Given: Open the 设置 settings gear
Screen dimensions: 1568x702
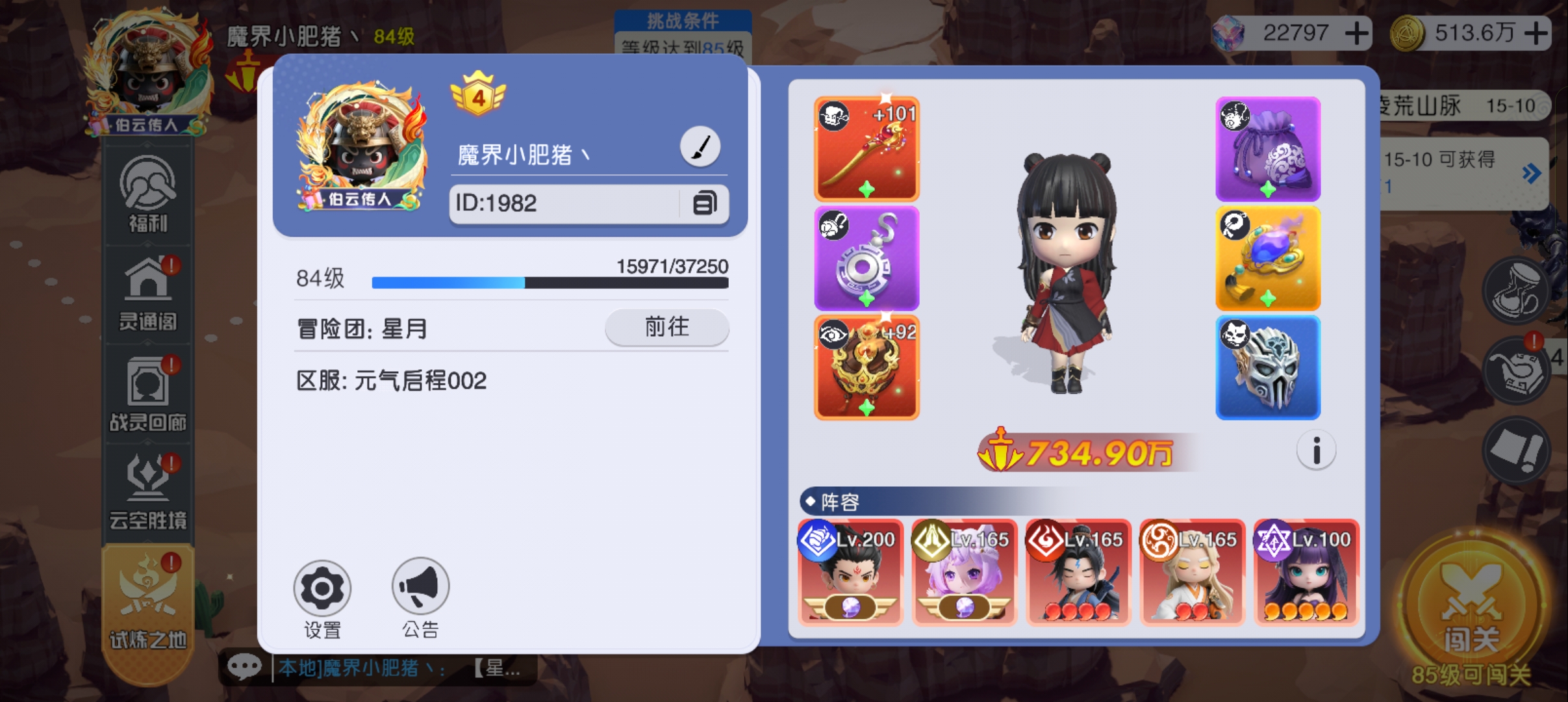Looking at the screenshot, I should (x=323, y=588).
